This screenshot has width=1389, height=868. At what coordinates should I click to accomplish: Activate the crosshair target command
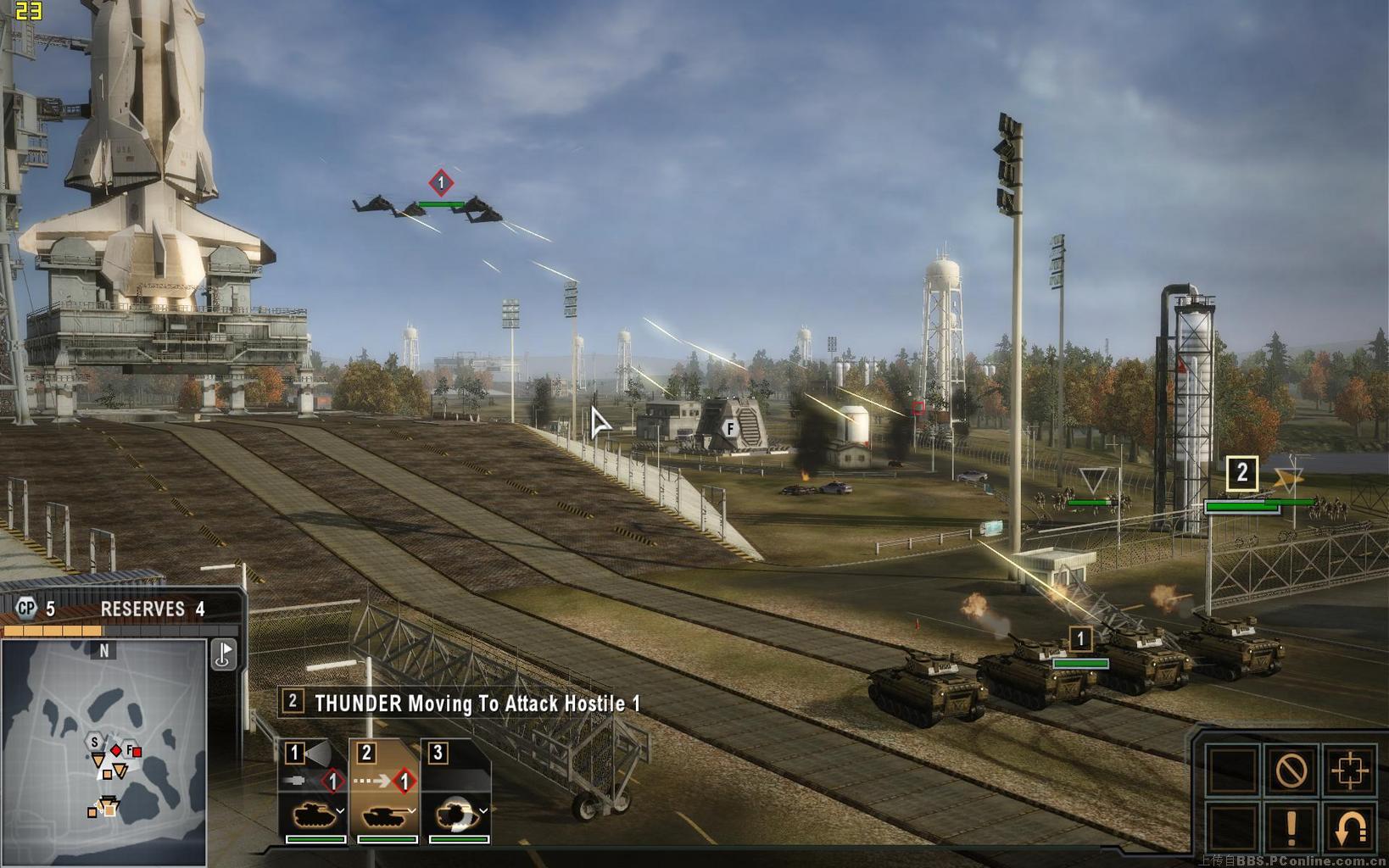tap(1349, 771)
